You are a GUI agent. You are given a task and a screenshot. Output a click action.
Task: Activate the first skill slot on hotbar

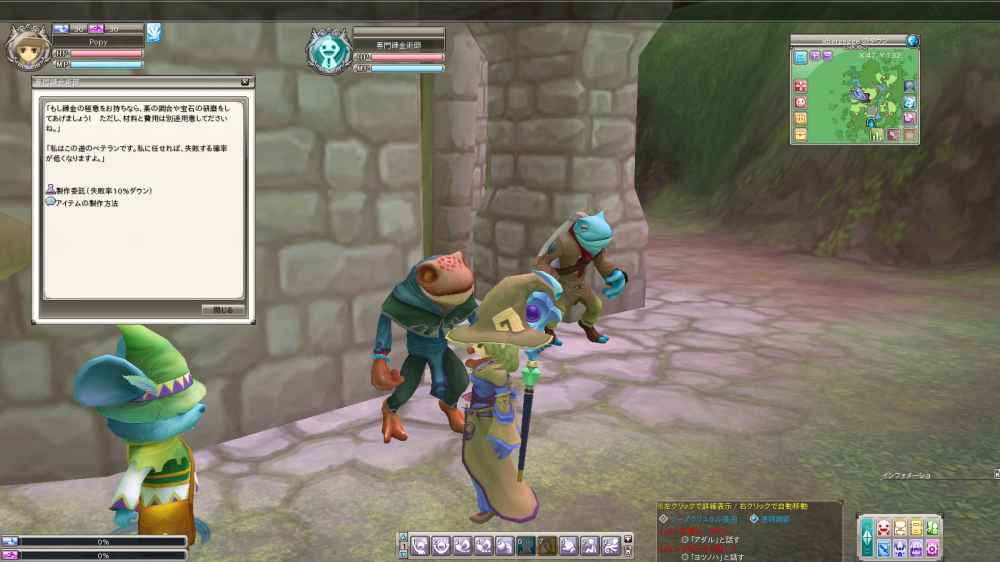coord(421,545)
